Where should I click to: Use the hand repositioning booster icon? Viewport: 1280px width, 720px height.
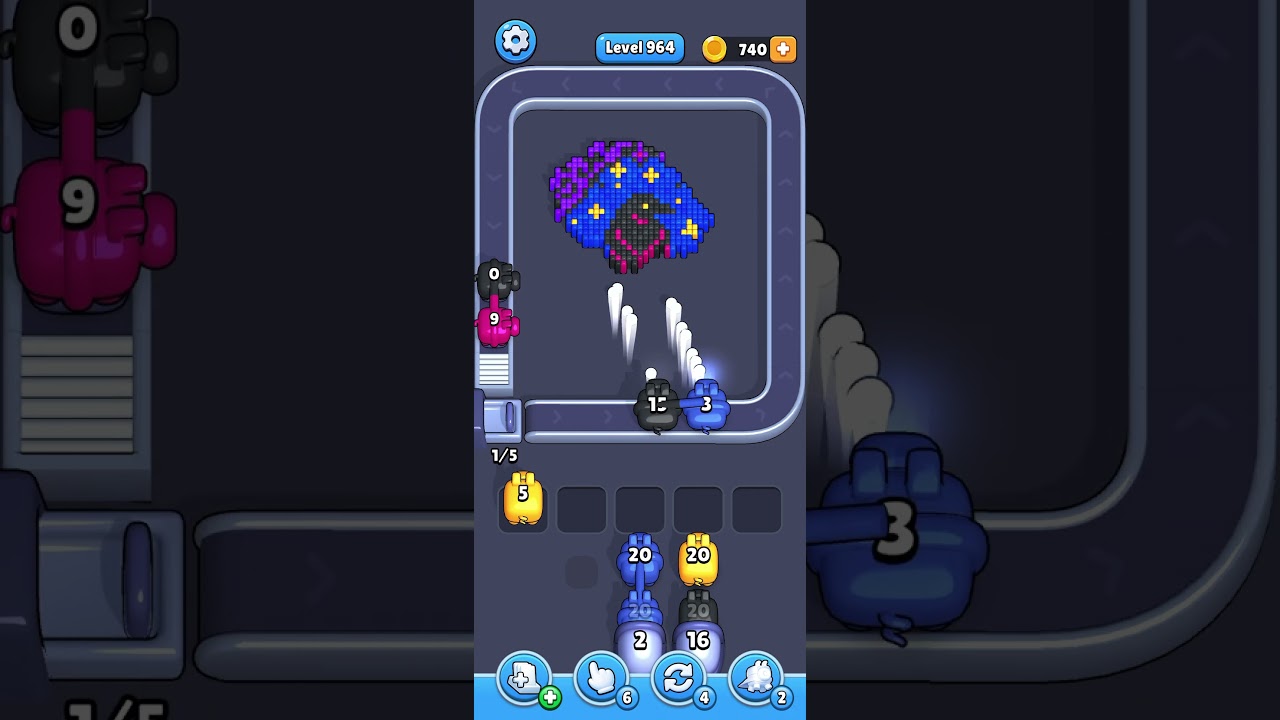[601, 678]
